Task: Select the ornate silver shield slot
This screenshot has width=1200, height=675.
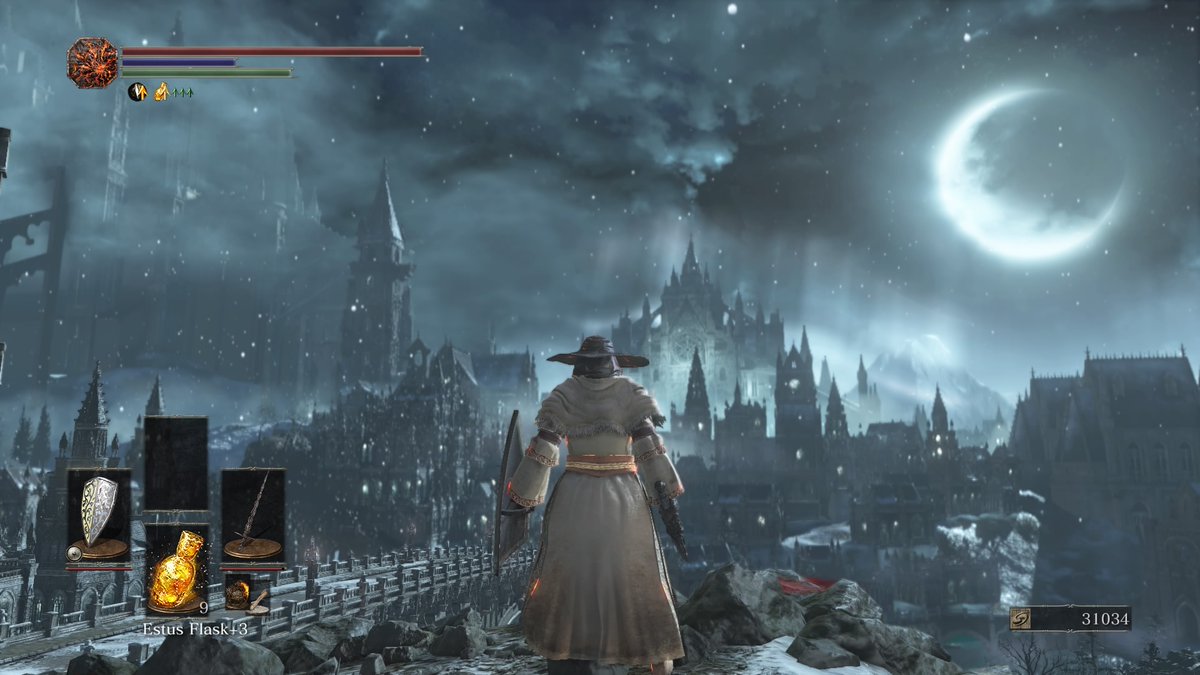Action: (98, 514)
